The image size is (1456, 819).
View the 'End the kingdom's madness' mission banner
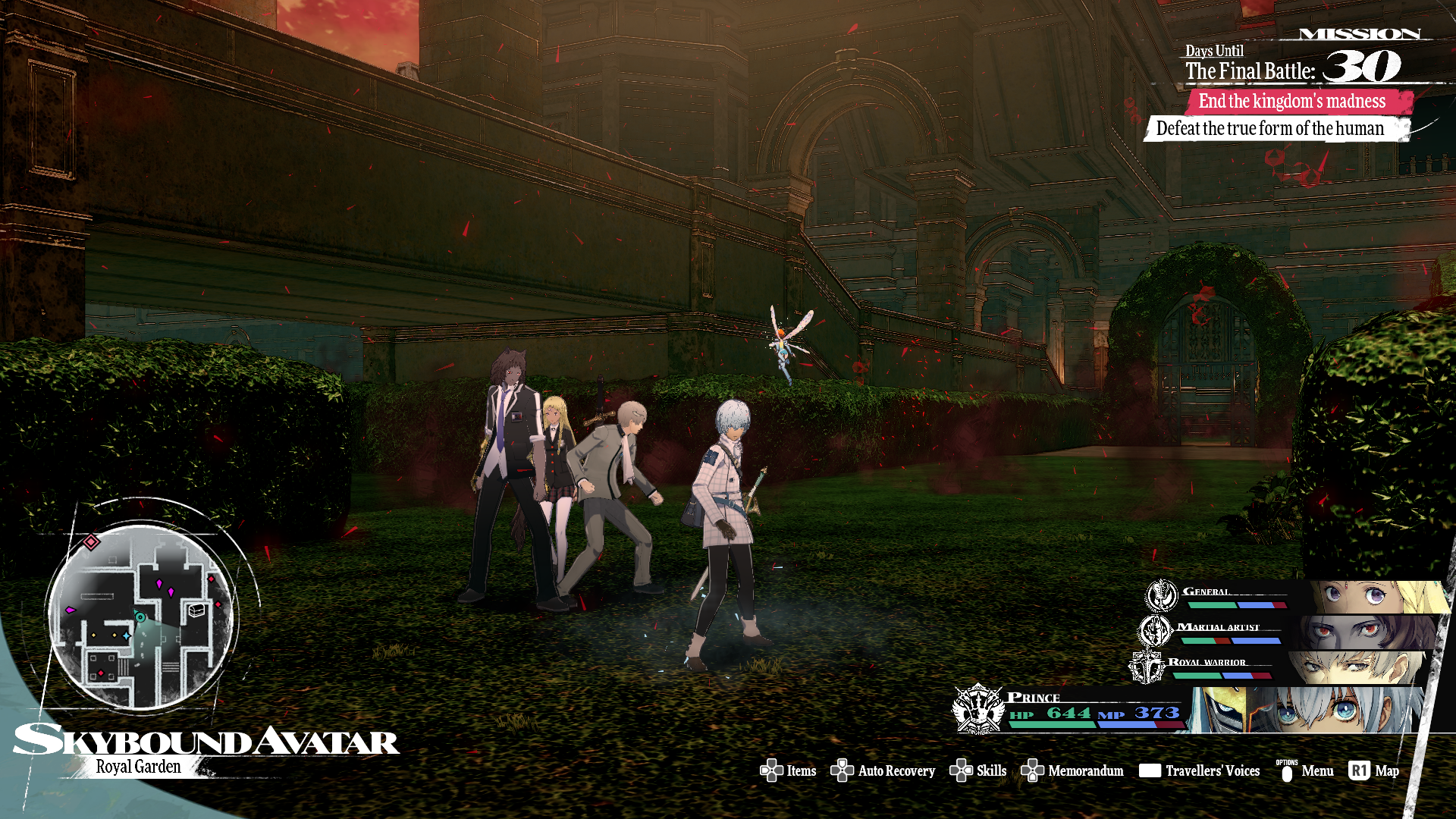tap(1292, 101)
